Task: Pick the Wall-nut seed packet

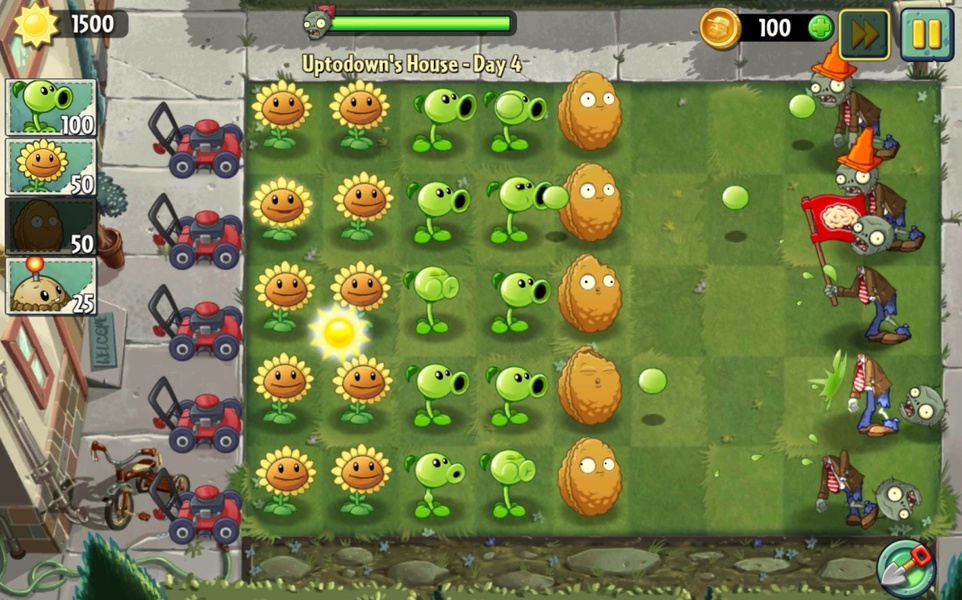Action: [x=51, y=226]
